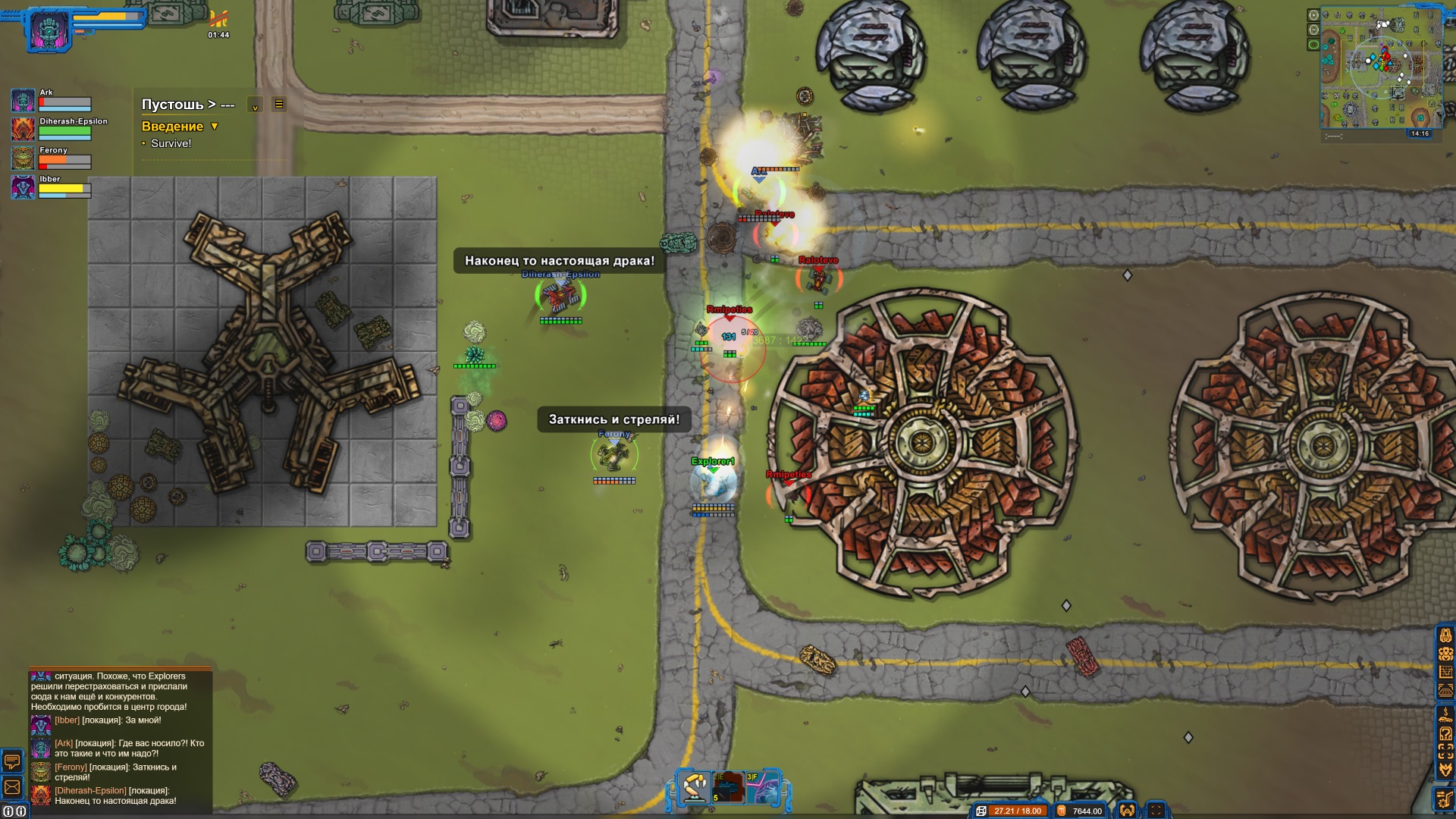1456x819 pixels.
Task: Activate the ability in slot 3
Action: point(763,789)
